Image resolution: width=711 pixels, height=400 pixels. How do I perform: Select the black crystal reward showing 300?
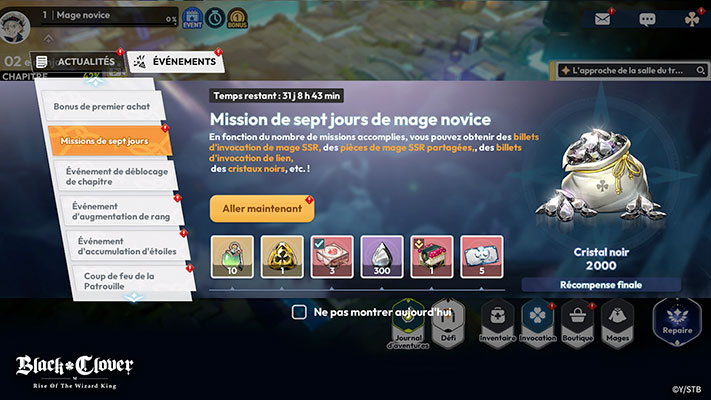[382, 257]
